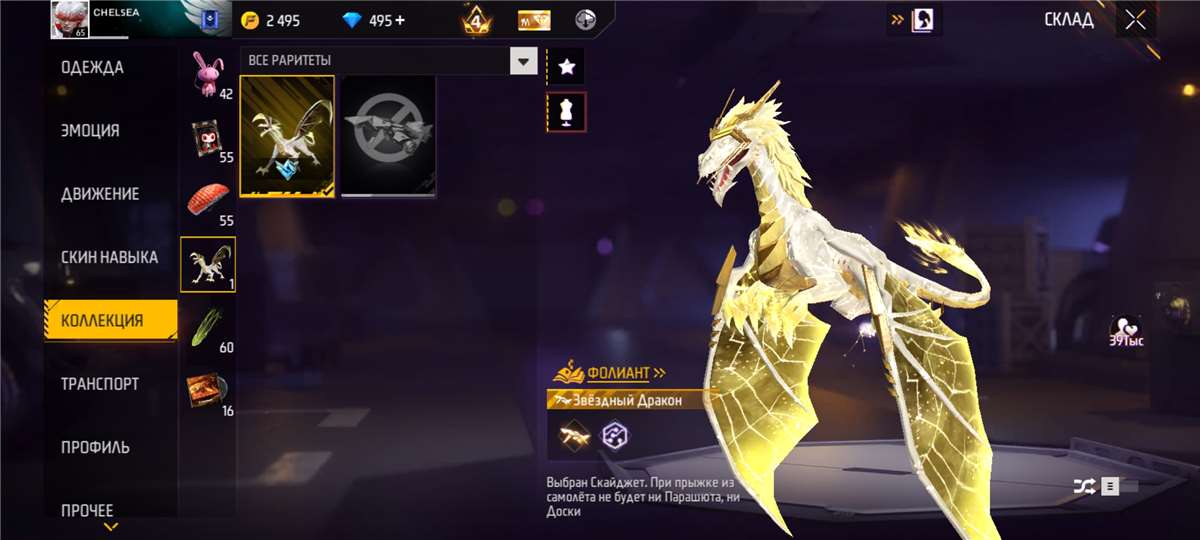1200x540 pixels.
Task: Open the Одежда (clothing) category
Action: tap(92, 68)
